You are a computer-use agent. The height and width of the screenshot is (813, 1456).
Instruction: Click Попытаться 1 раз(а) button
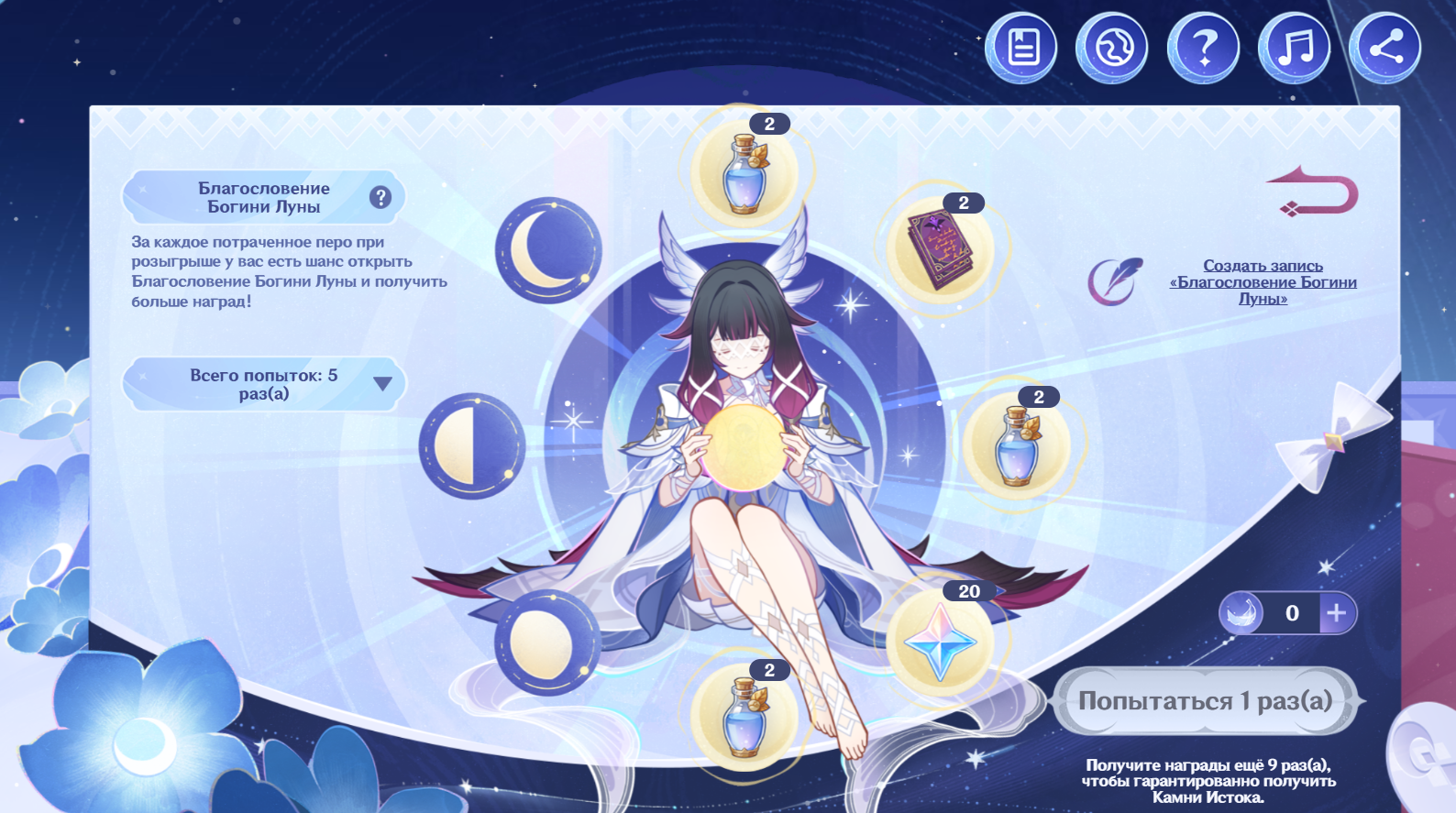pyautogui.click(x=1205, y=701)
